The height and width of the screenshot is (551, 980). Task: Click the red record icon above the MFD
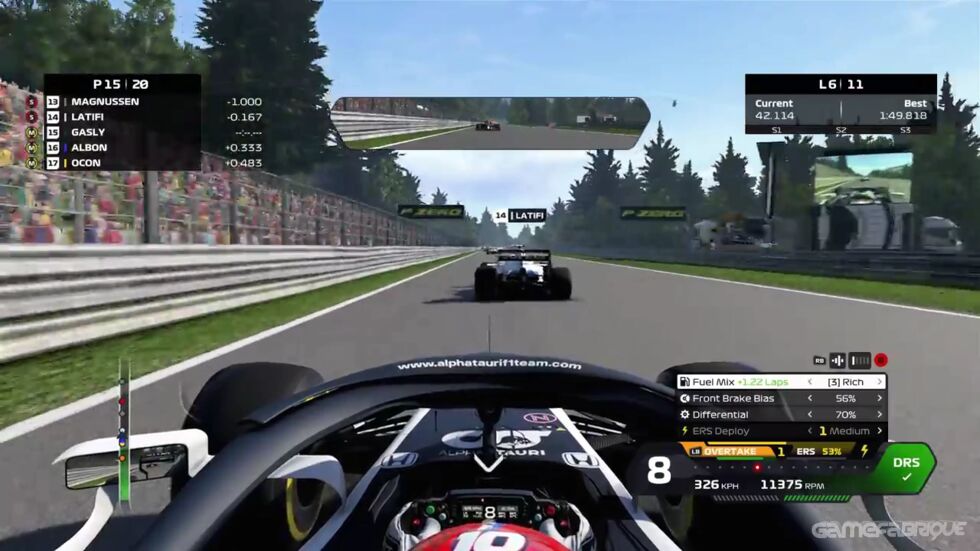coord(881,360)
